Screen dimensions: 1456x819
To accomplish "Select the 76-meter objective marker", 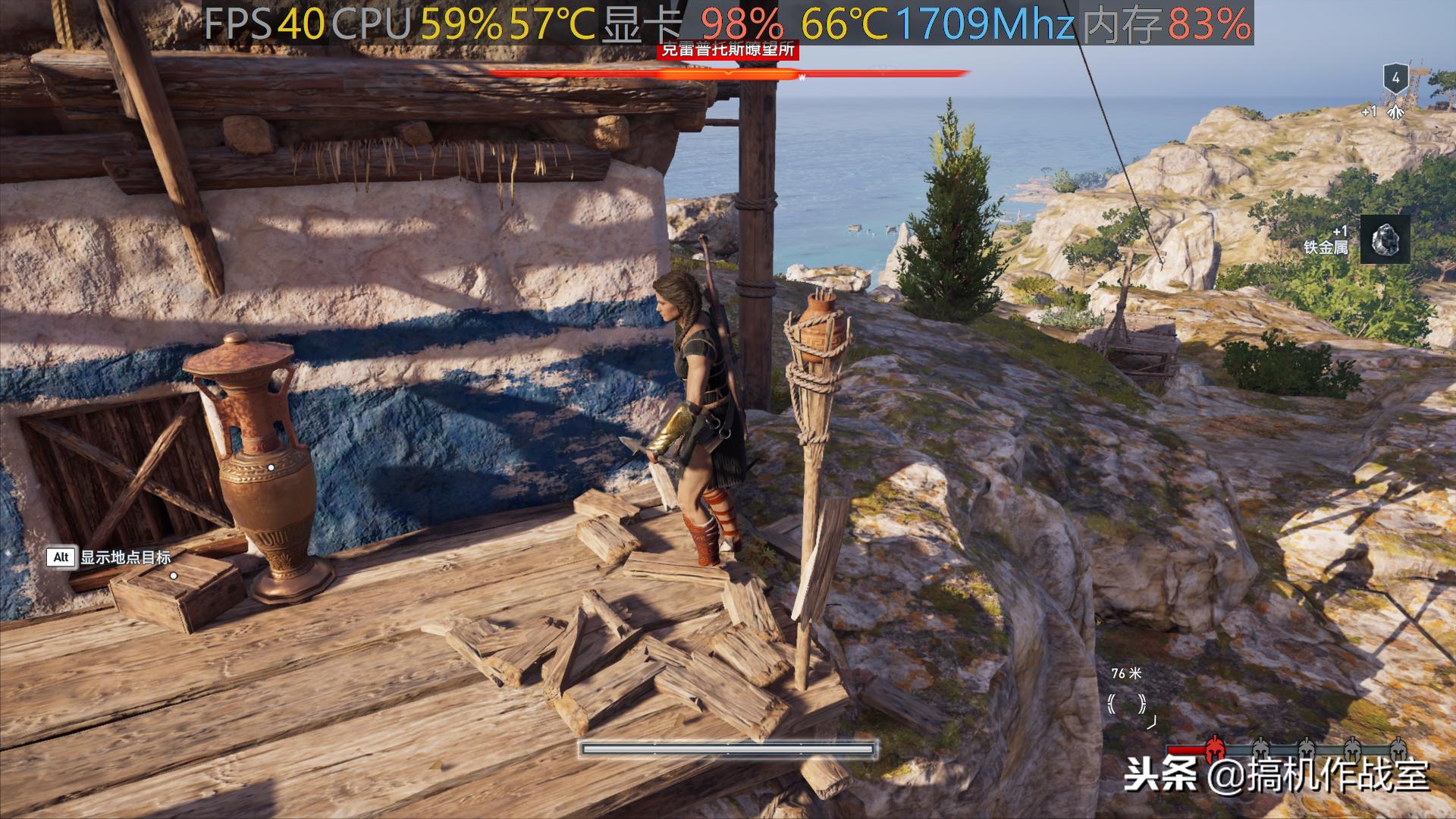I will [x=1126, y=704].
